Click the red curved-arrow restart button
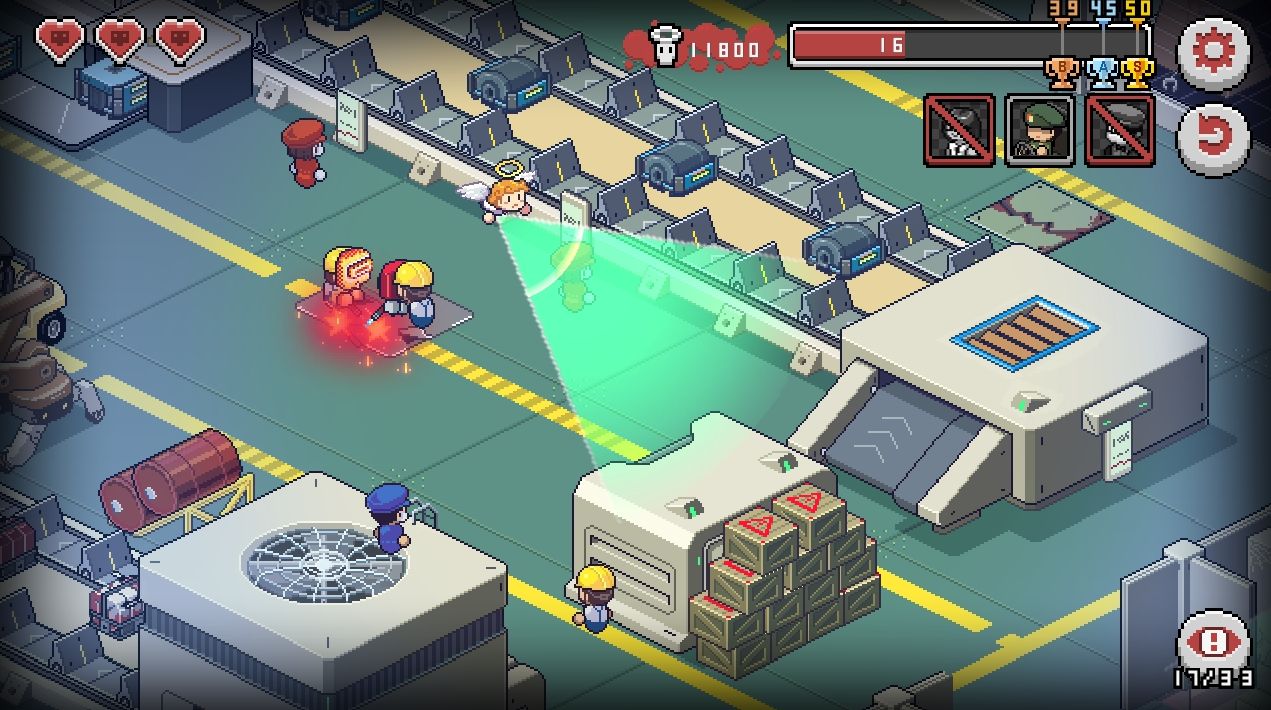1271x710 pixels. tap(1213, 138)
